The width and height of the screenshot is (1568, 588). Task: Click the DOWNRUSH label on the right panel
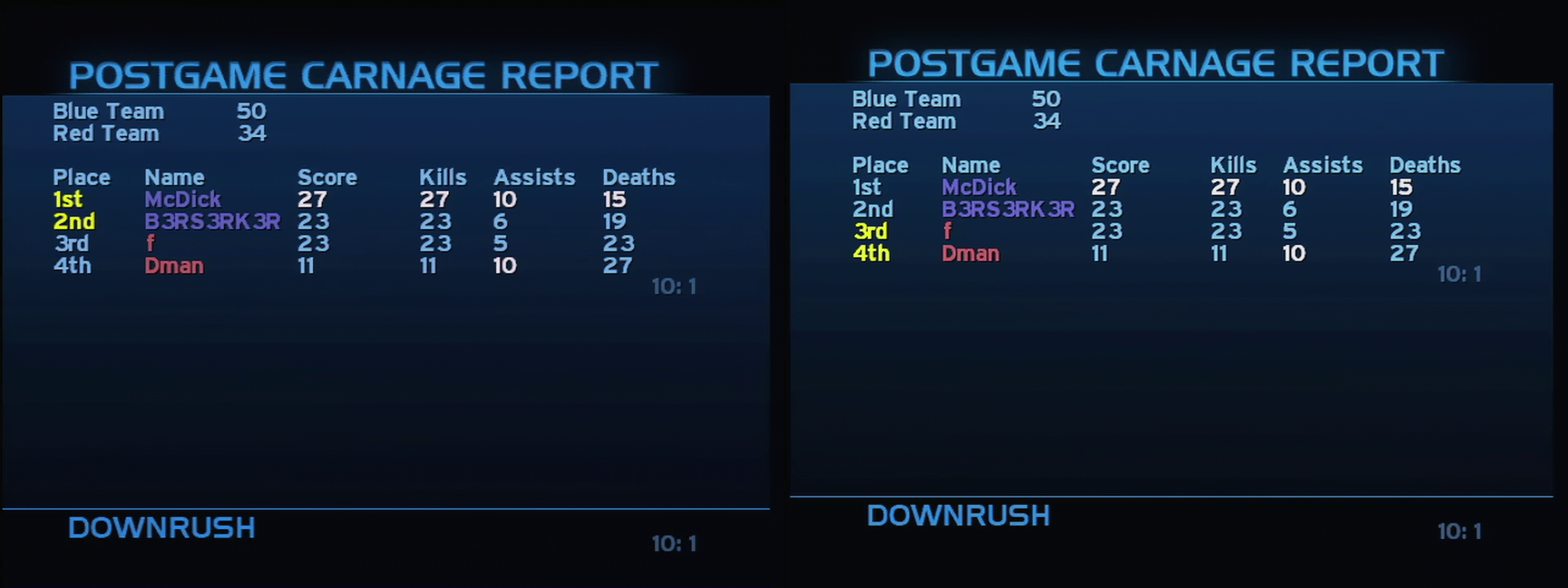click(x=960, y=515)
